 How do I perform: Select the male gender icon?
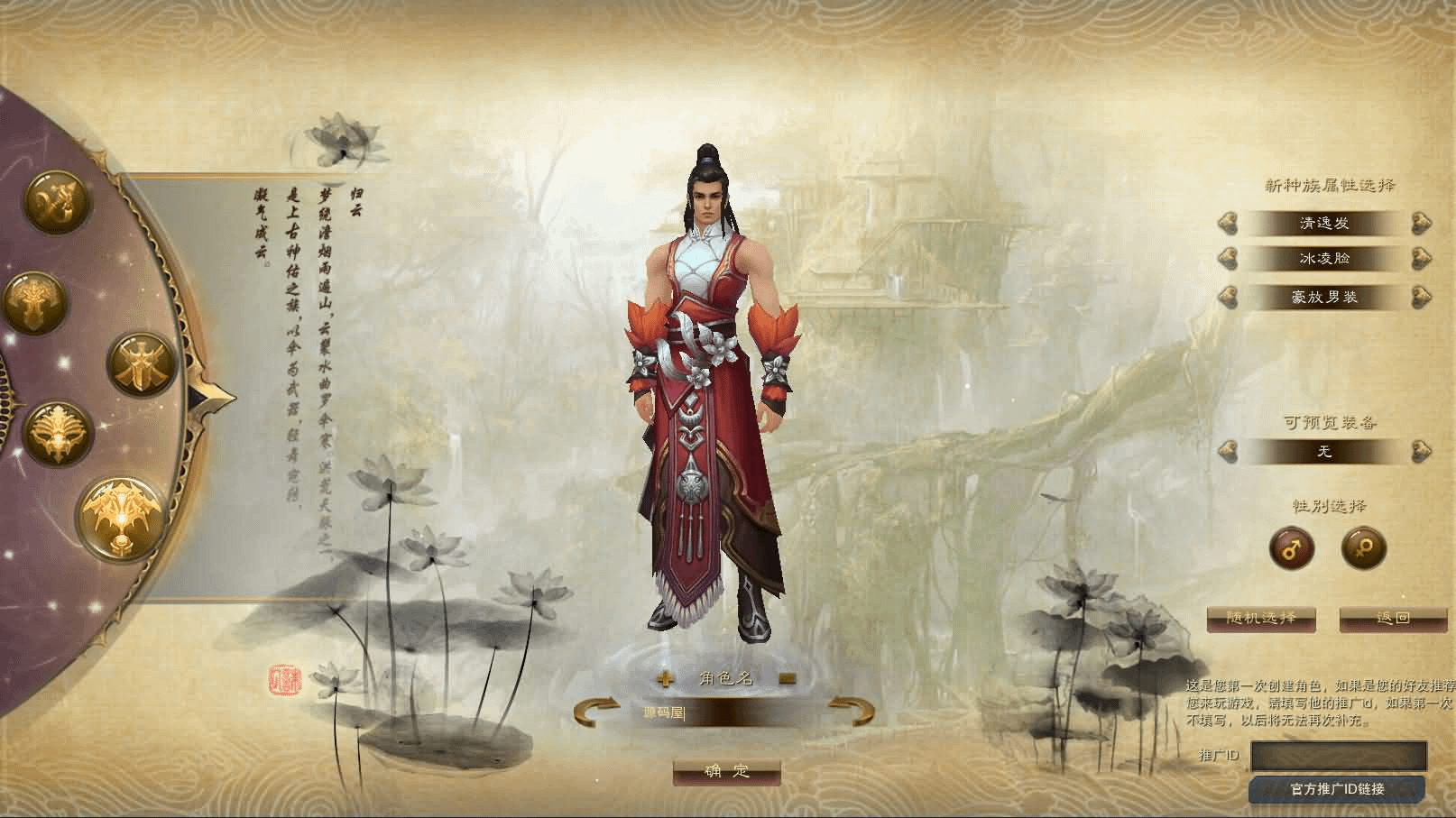(x=1292, y=547)
